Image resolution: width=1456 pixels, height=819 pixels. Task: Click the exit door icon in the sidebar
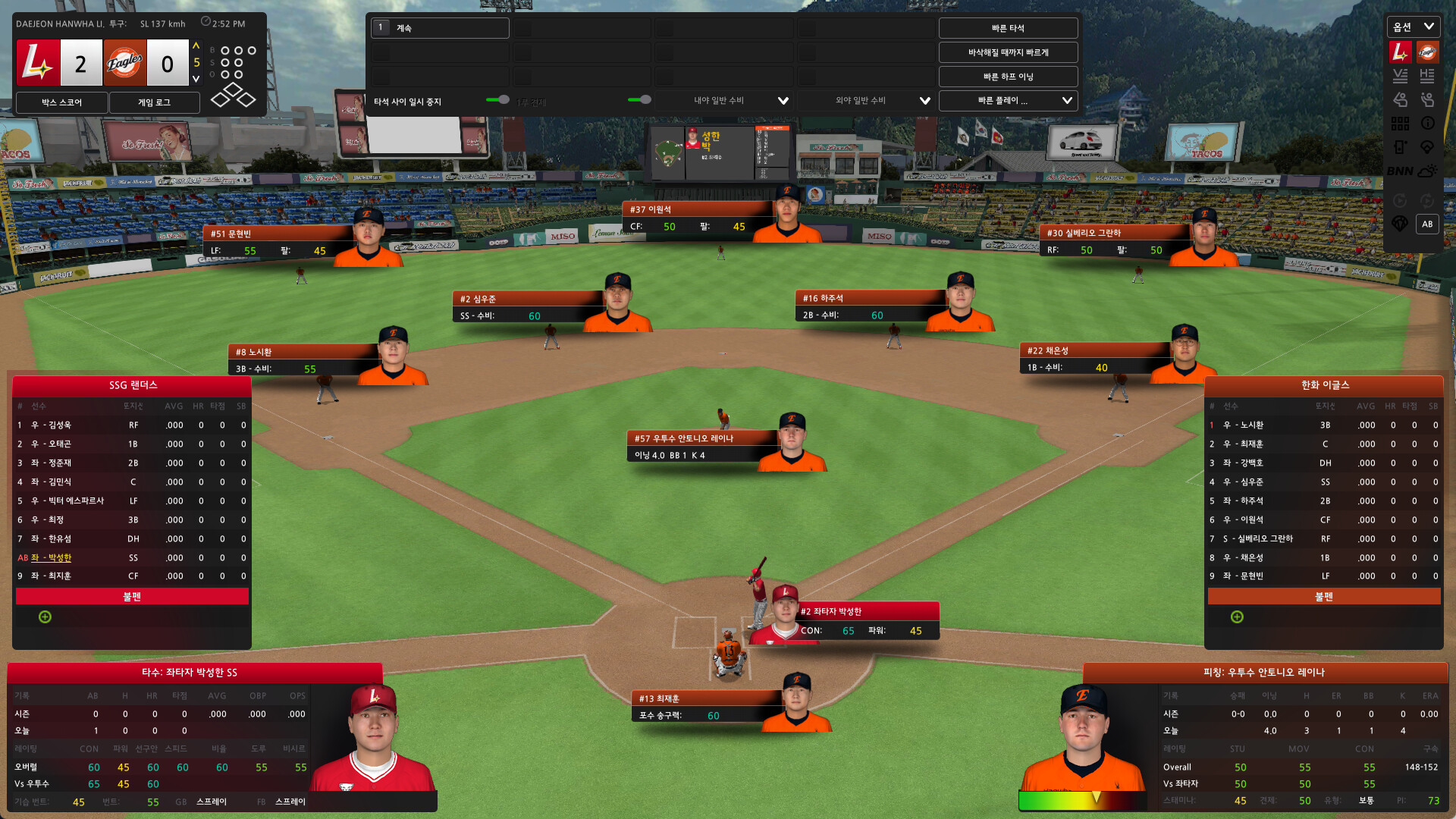click(1401, 147)
